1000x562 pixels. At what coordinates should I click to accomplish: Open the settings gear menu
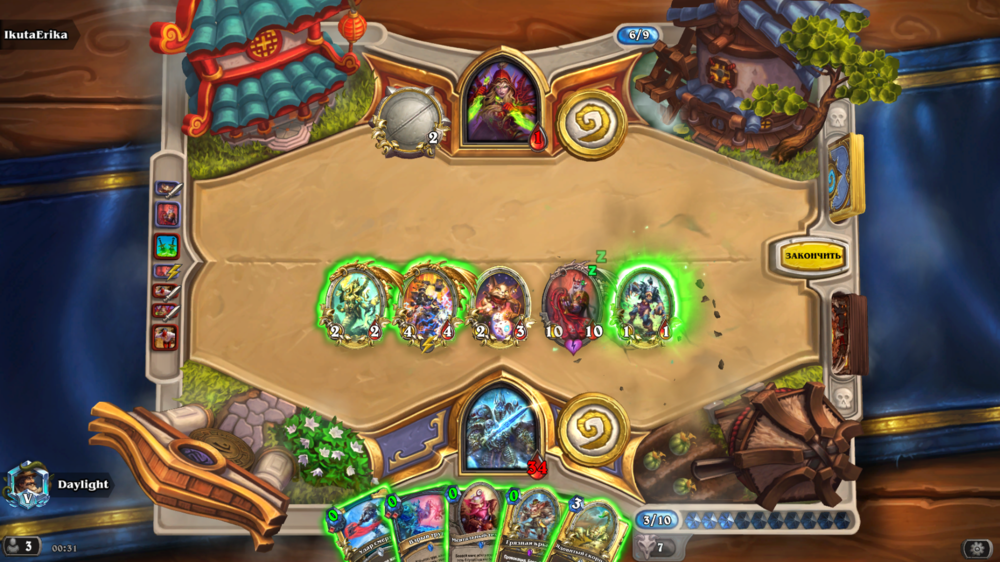pyautogui.click(x=976, y=548)
